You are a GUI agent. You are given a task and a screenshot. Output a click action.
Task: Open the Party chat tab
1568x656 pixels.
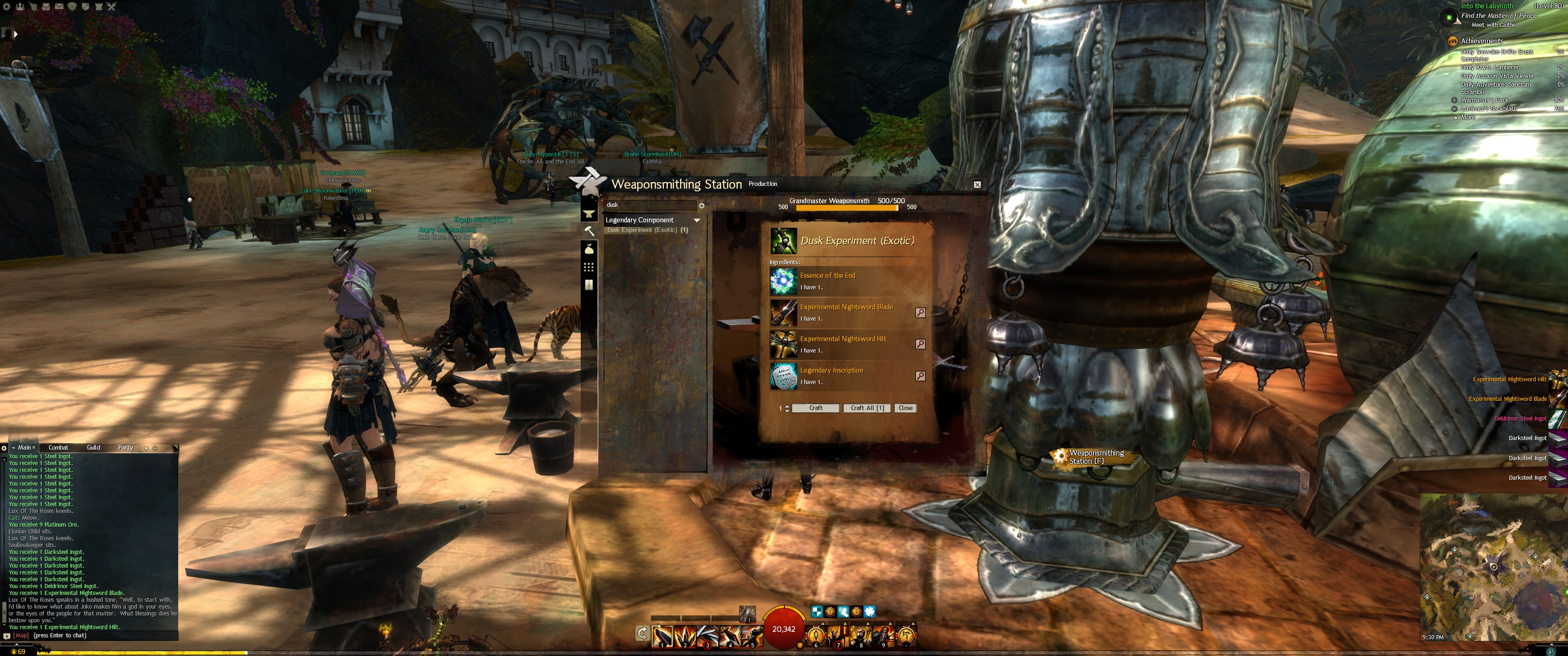pos(125,447)
